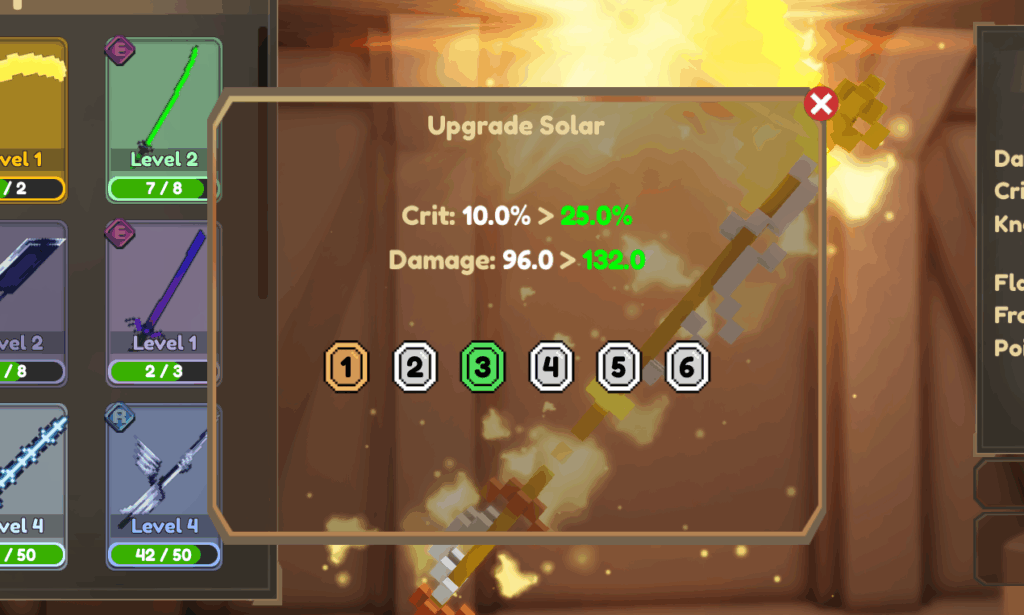
Task: Choose upgrade level 2 badge
Action: coord(415,368)
